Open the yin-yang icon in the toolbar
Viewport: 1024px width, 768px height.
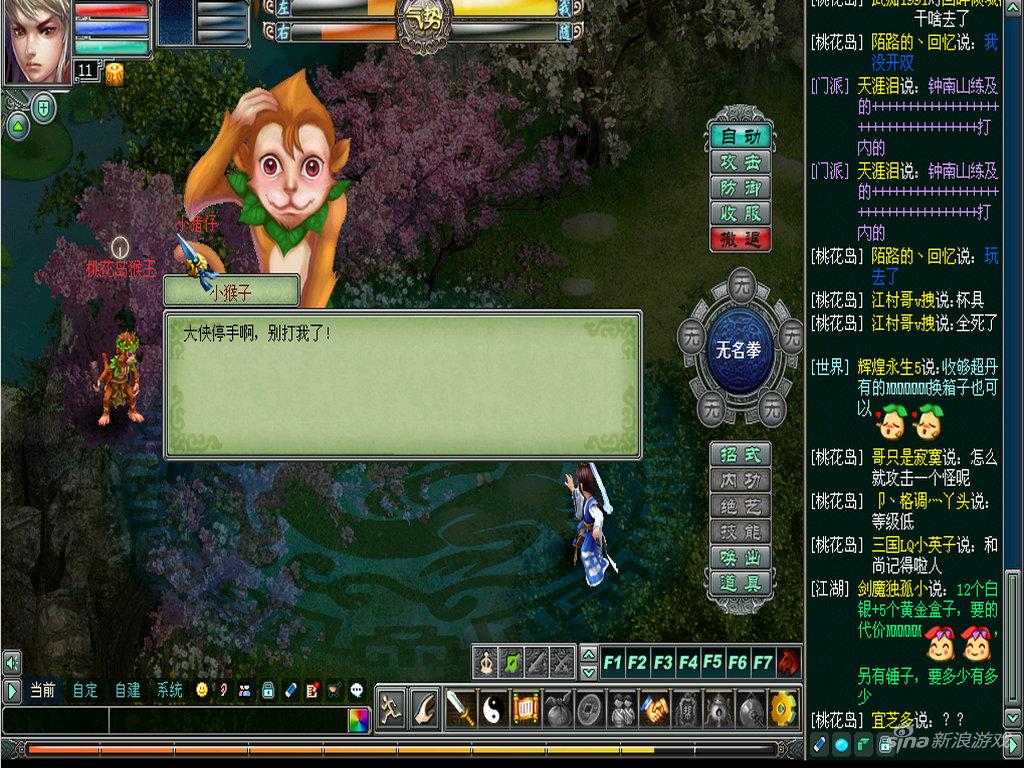point(493,709)
